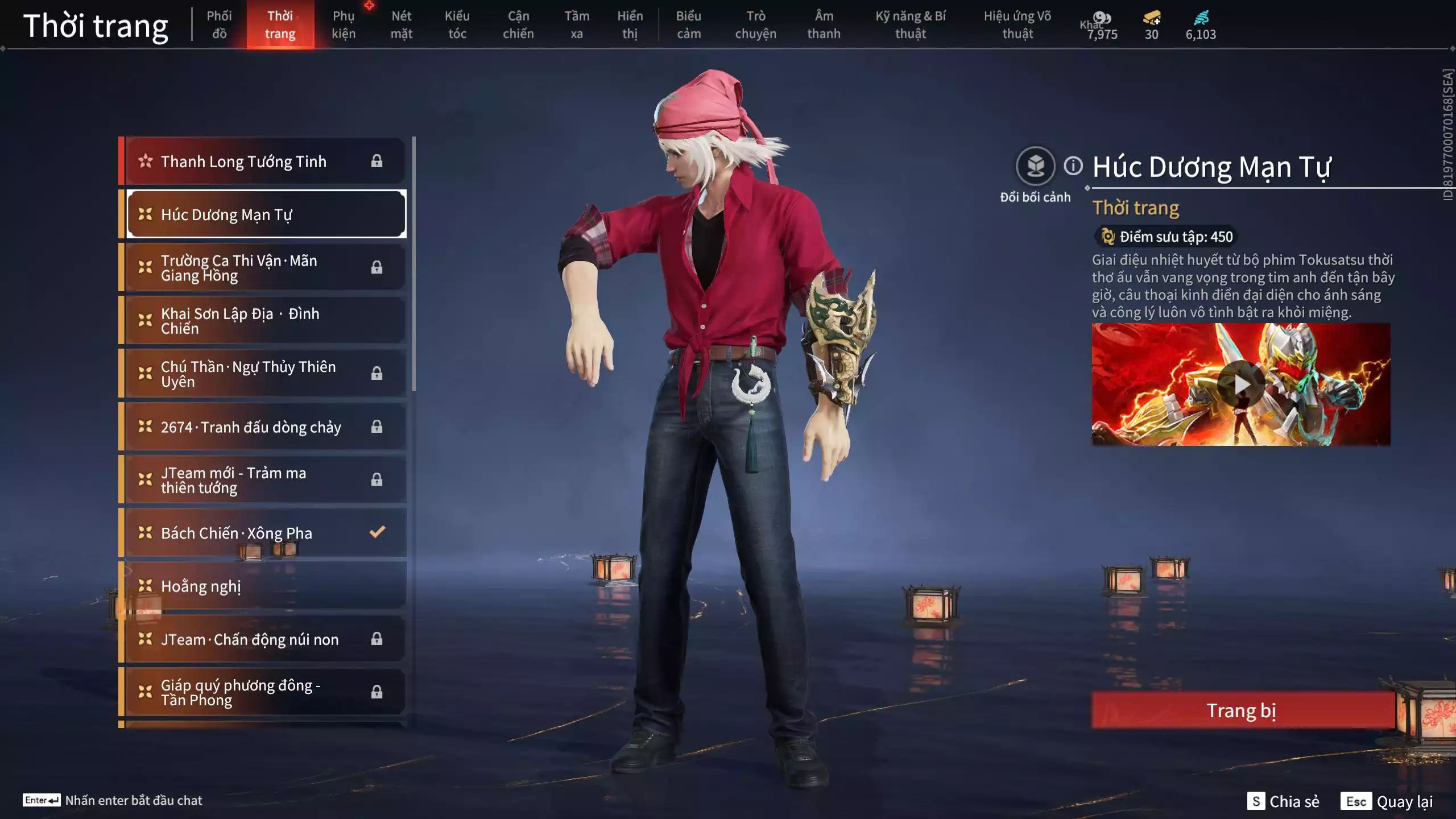This screenshot has width=1456, height=819.
Task: Open the Âm thanh tab
Action: [x=824, y=24]
